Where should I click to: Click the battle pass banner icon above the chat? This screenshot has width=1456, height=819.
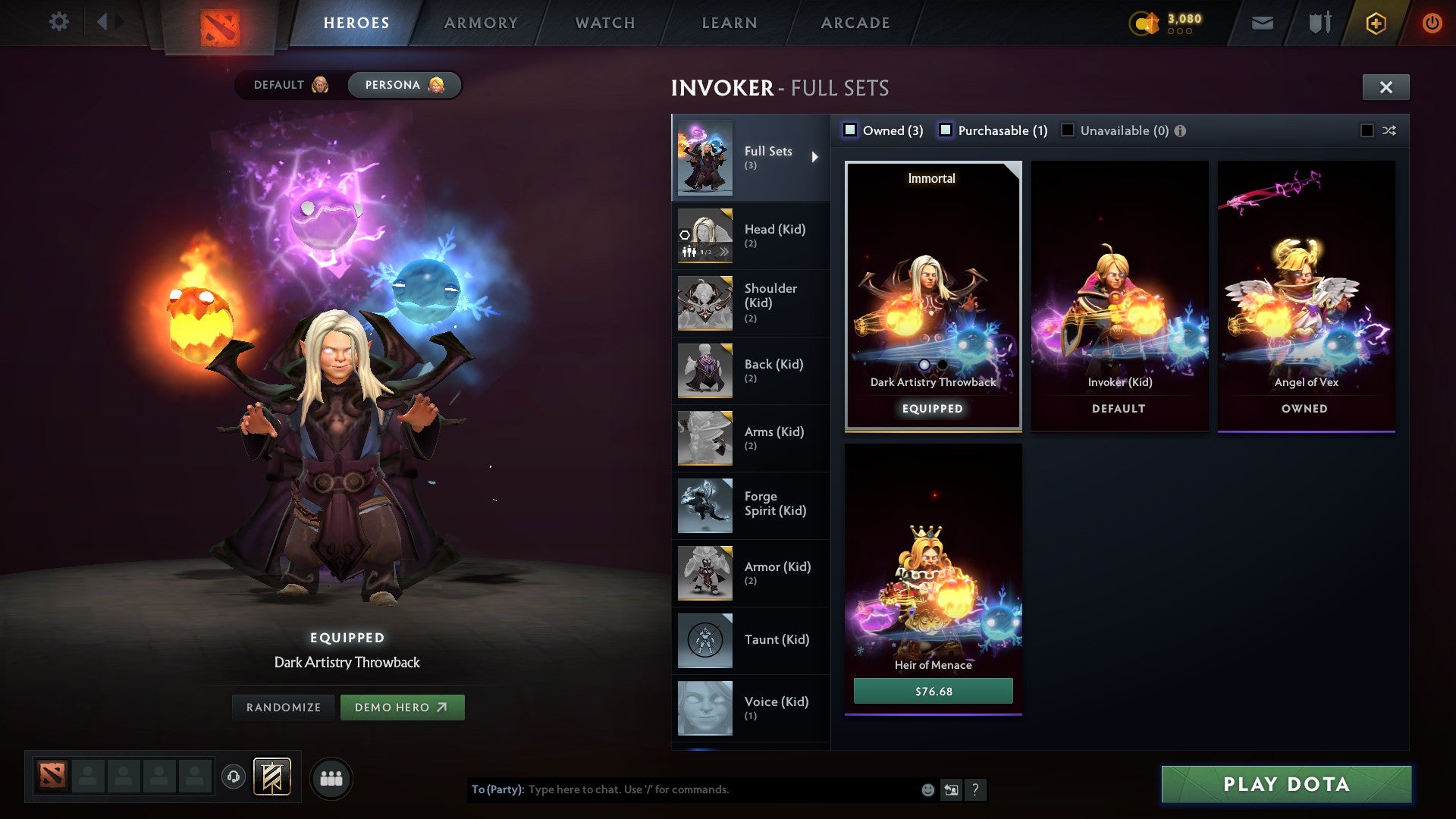[x=271, y=777]
